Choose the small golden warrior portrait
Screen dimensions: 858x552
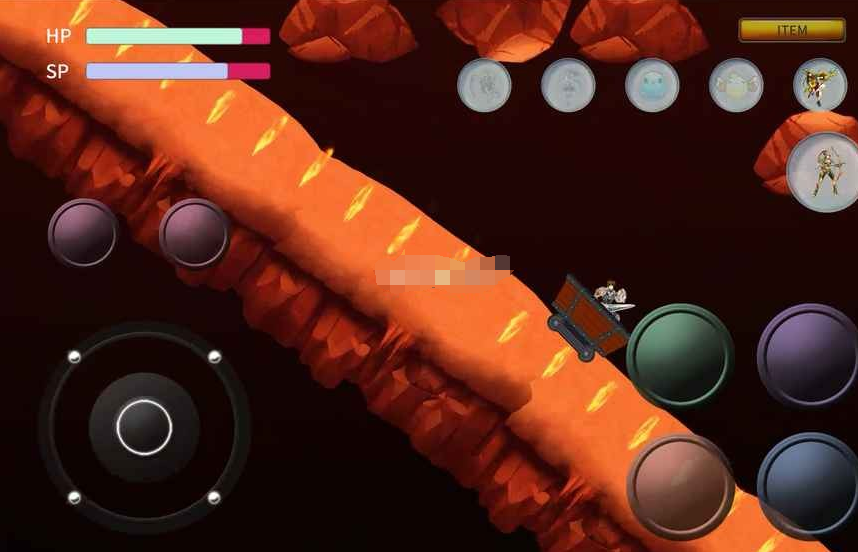click(x=819, y=85)
